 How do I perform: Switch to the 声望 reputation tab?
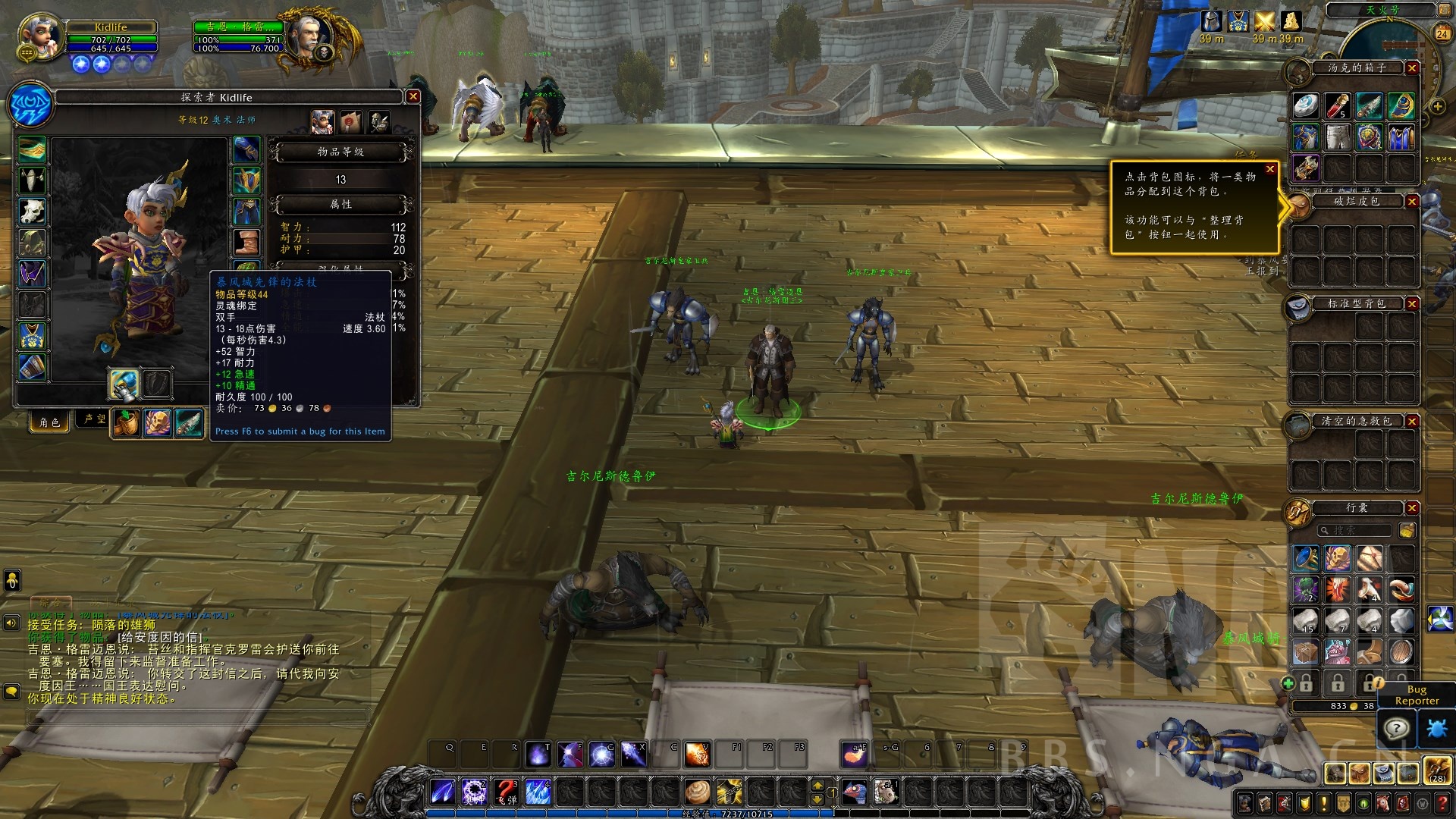pos(95,419)
